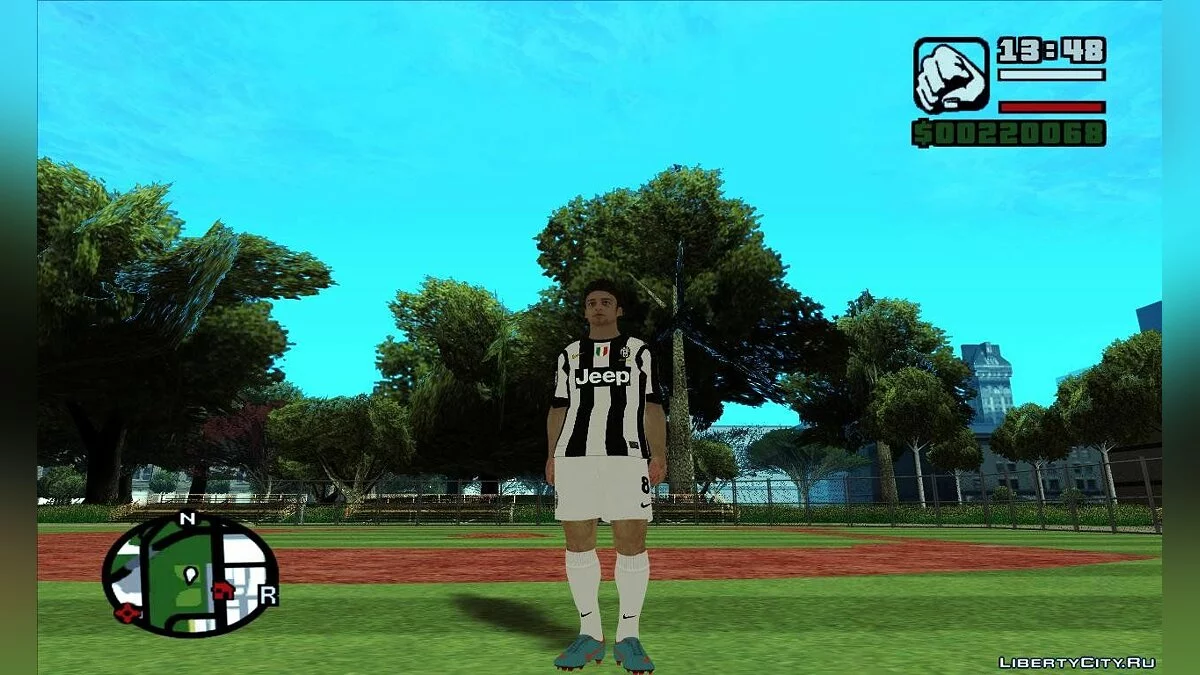This screenshot has width=1200, height=675.
Task: Click the LibertyCity.Ru watermark link
Action: [x=1077, y=662]
